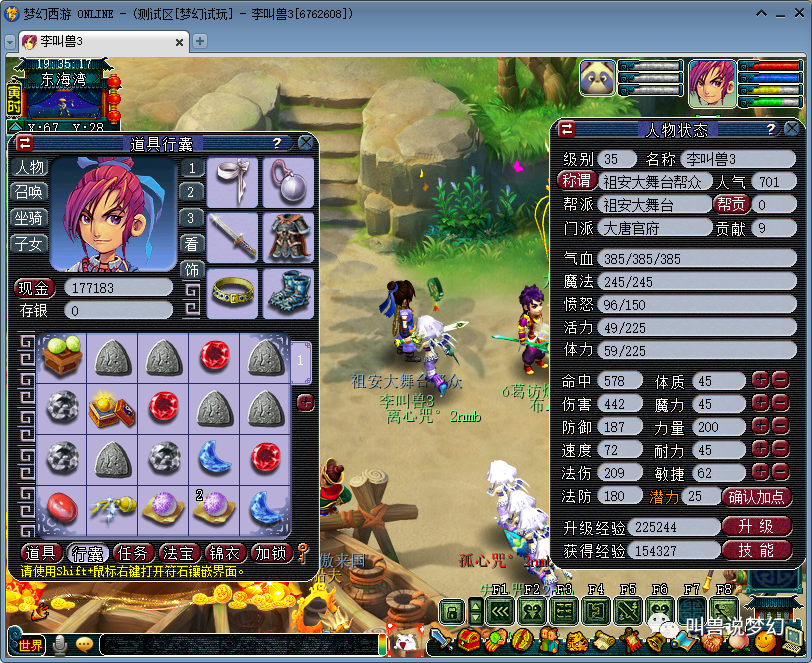Select the 坐骑 mount button
Viewport: 812px width, 663px height.
[x=28, y=217]
